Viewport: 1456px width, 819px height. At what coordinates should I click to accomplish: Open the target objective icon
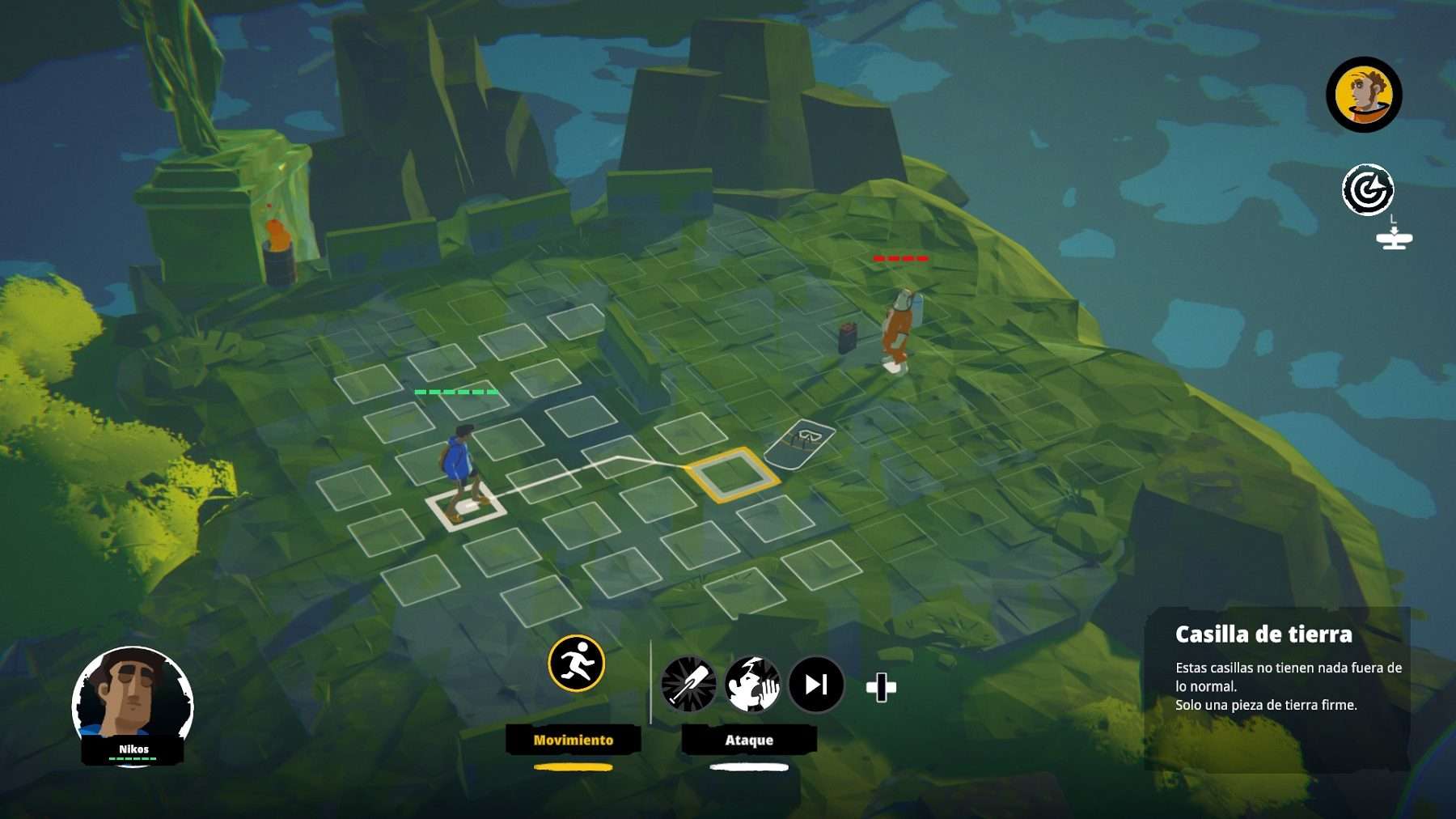(1367, 190)
